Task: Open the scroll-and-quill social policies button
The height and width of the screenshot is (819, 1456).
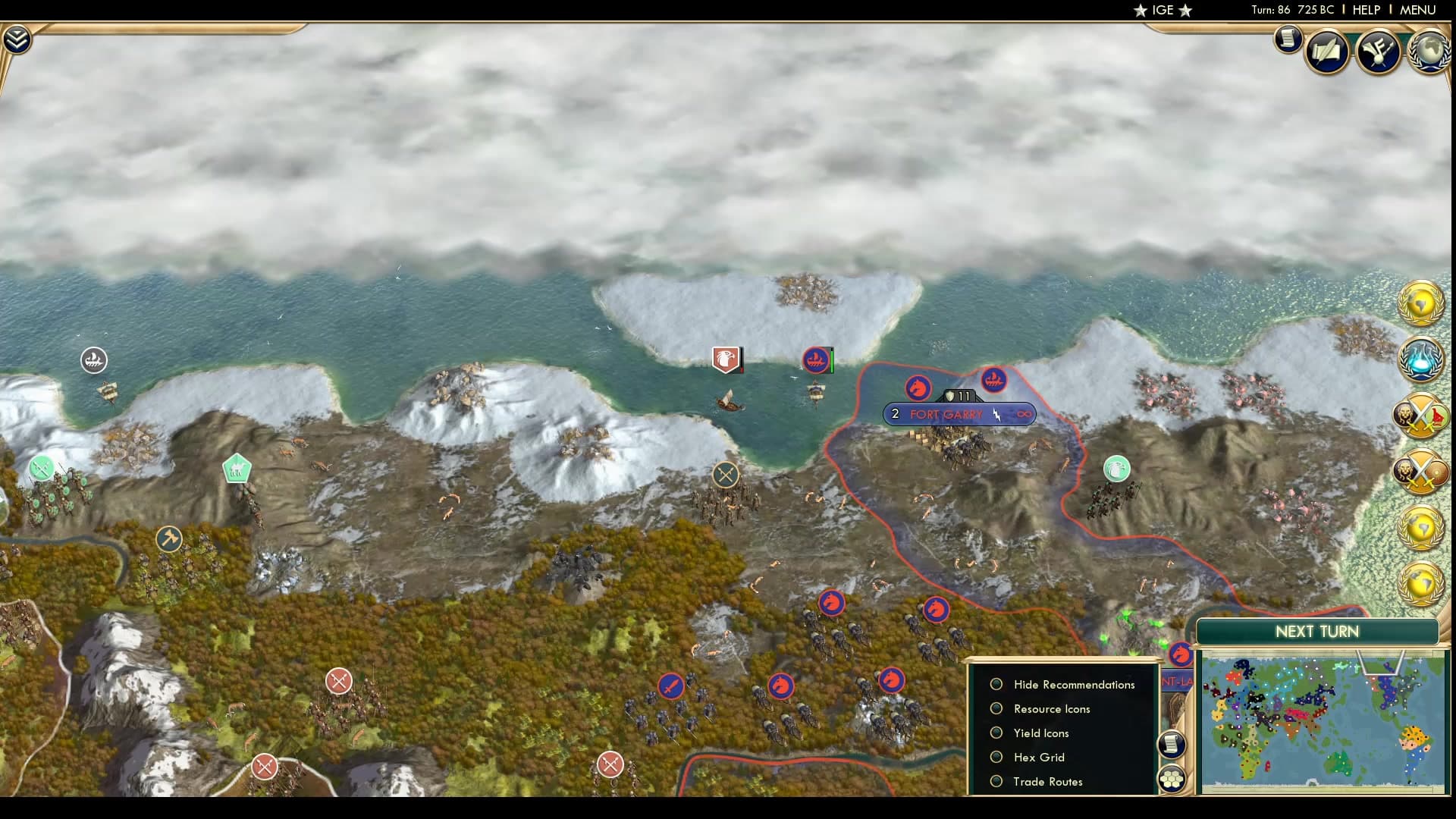Action: [x=1327, y=52]
